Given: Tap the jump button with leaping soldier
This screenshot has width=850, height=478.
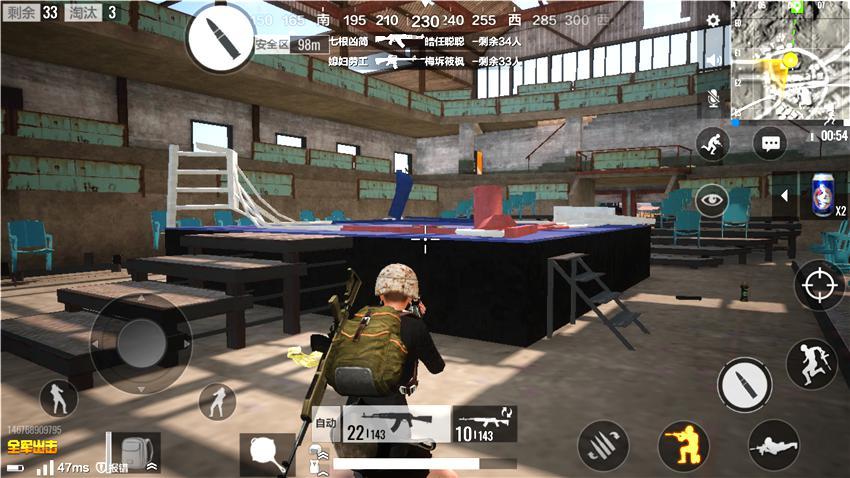Looking at the screenshot, I should (810, 363).
